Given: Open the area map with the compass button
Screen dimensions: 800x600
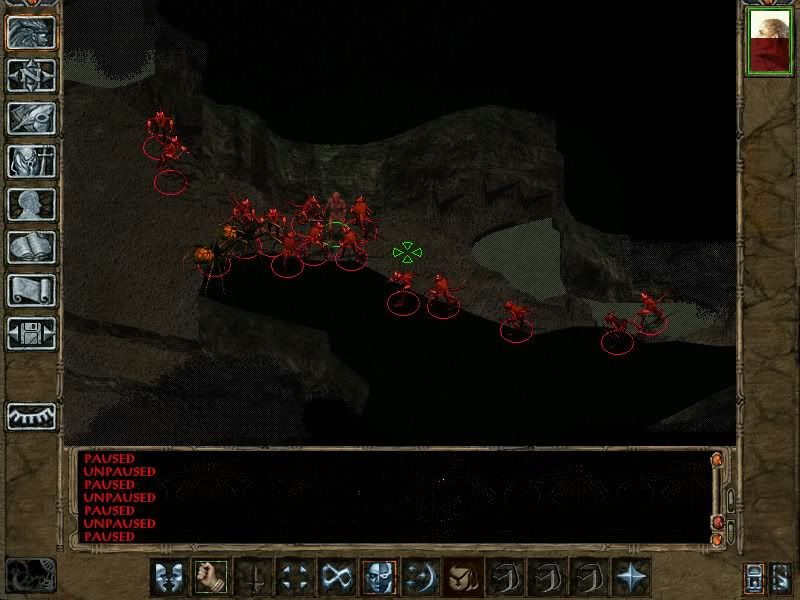Looking at the screenshot, I should (x=30, y=75).
